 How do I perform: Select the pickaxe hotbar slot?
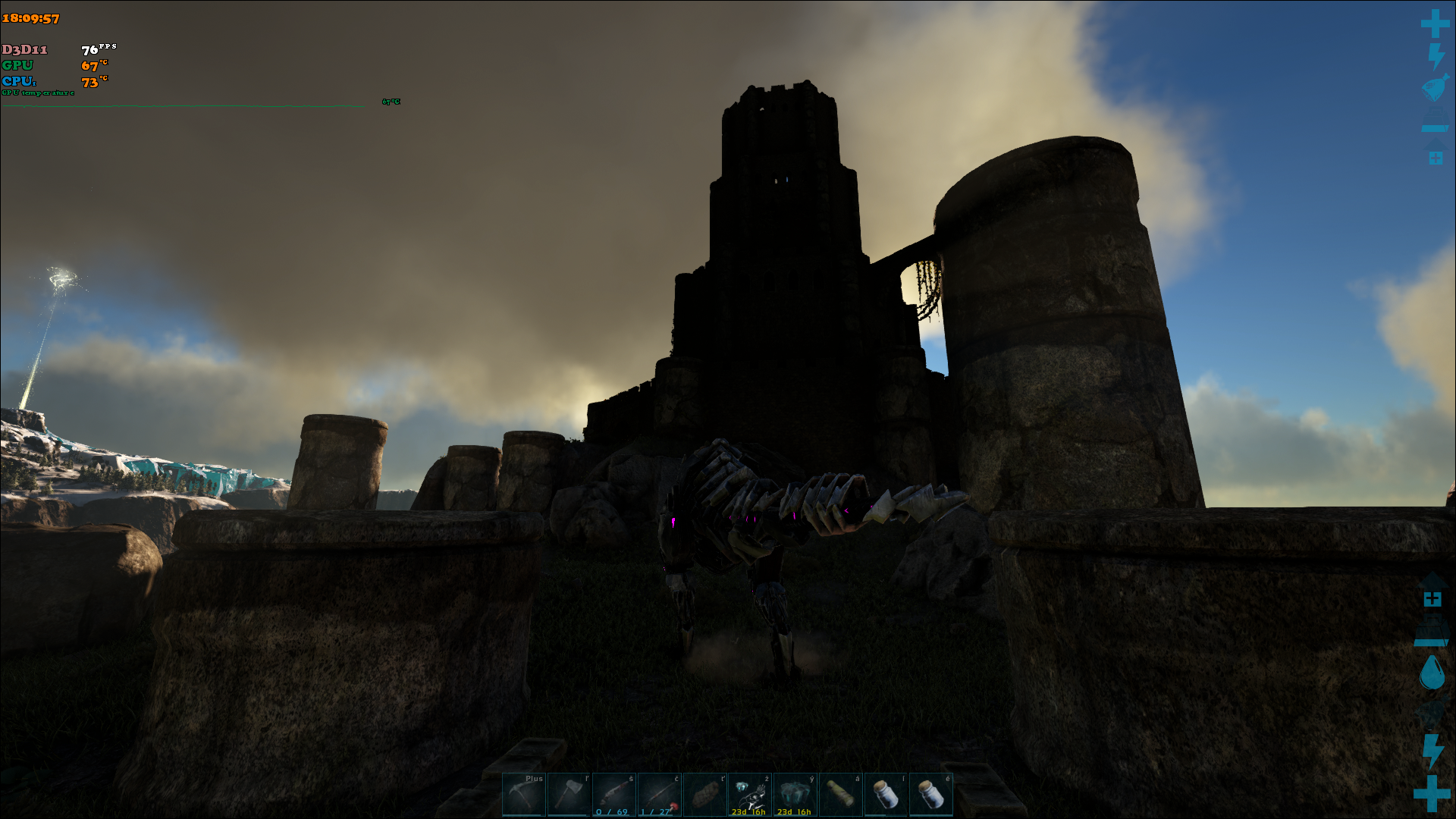(524, 795)
